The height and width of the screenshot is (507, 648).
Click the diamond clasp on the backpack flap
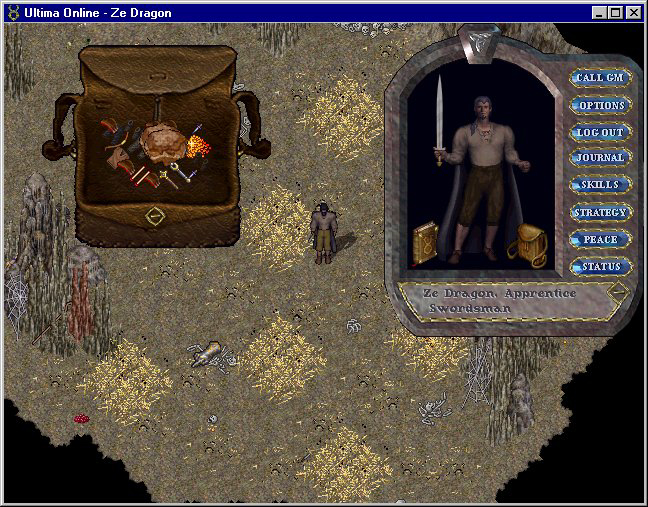(155, 215)
